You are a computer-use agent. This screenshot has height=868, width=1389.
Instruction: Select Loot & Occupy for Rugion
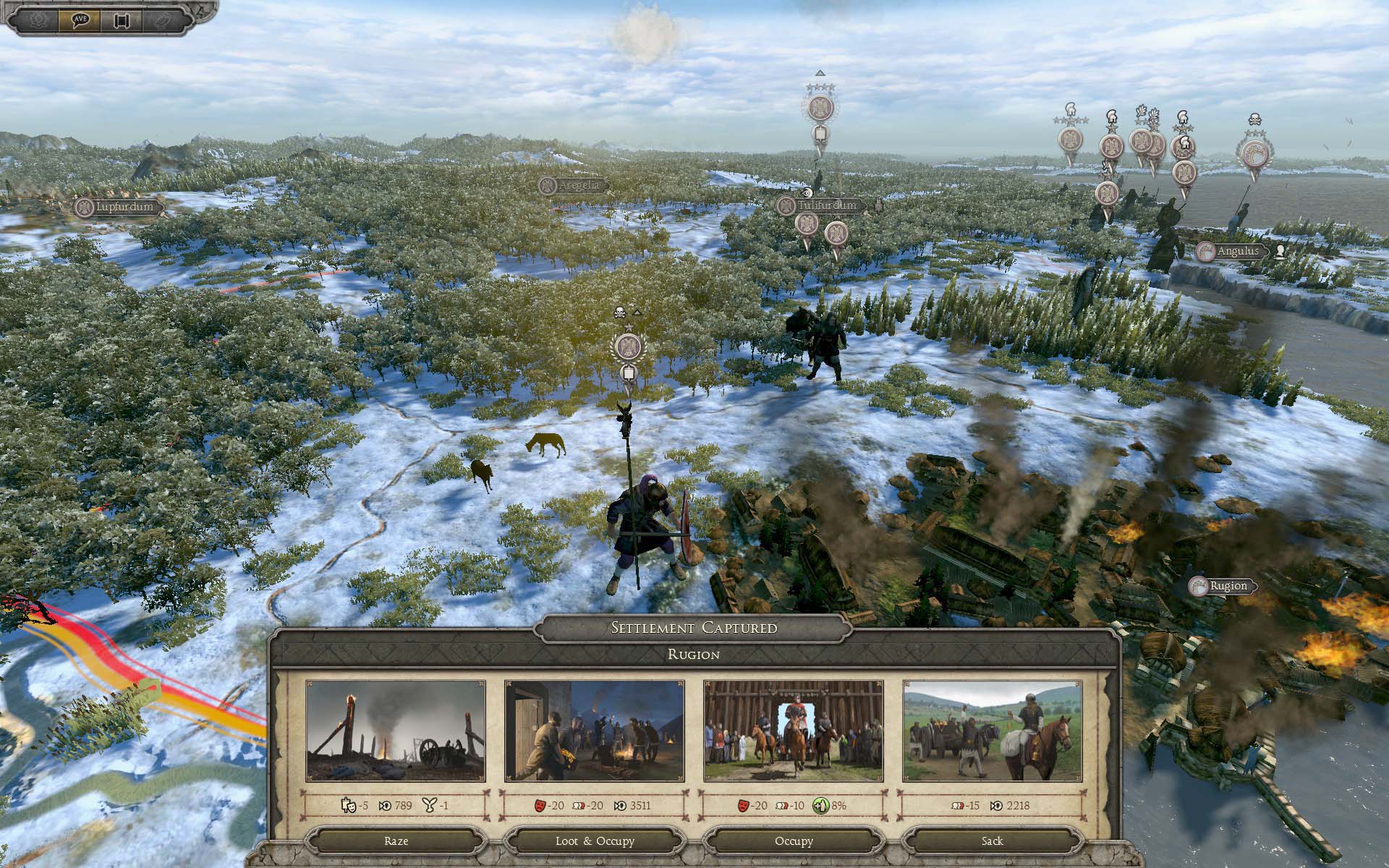pos(595,841)
